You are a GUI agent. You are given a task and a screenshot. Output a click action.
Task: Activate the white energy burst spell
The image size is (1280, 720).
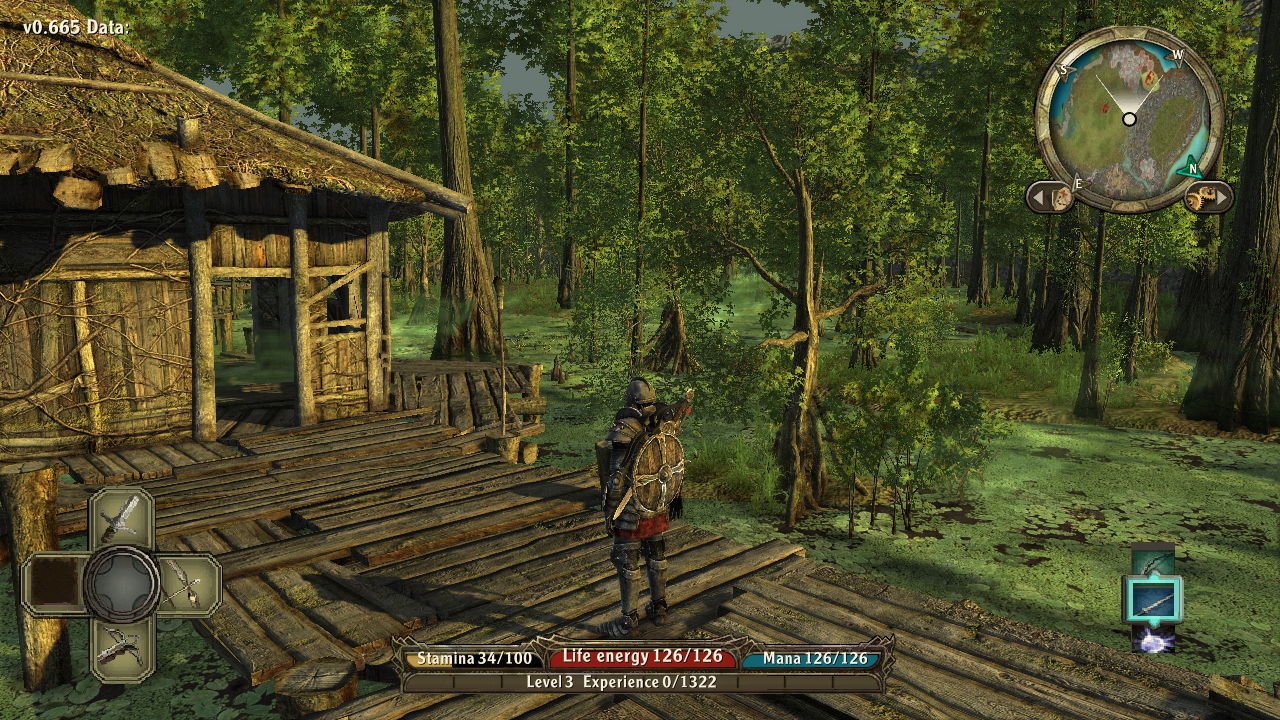(x=1153, y=640)
